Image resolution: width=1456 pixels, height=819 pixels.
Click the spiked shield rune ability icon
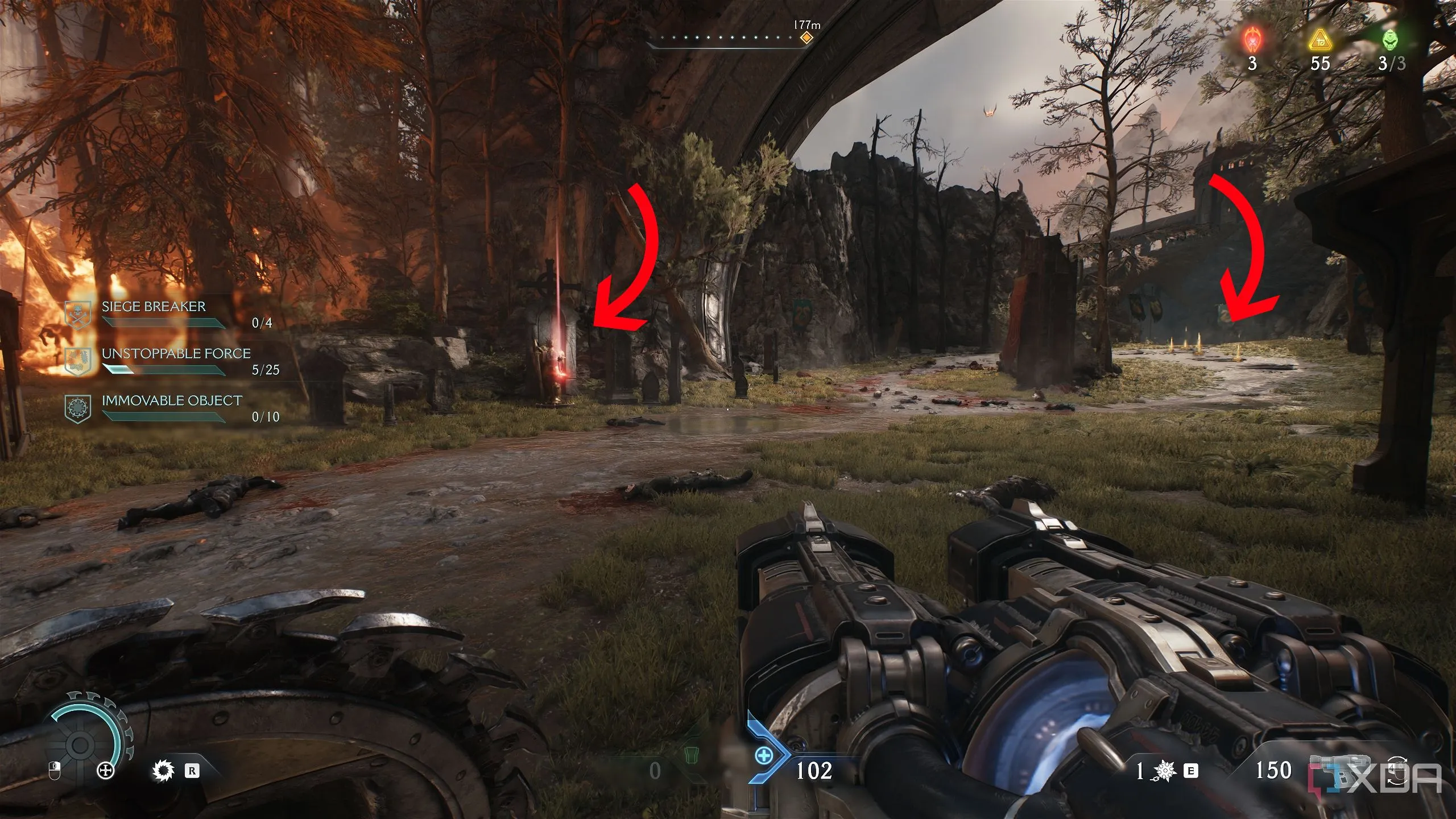(x=163, y=771)
